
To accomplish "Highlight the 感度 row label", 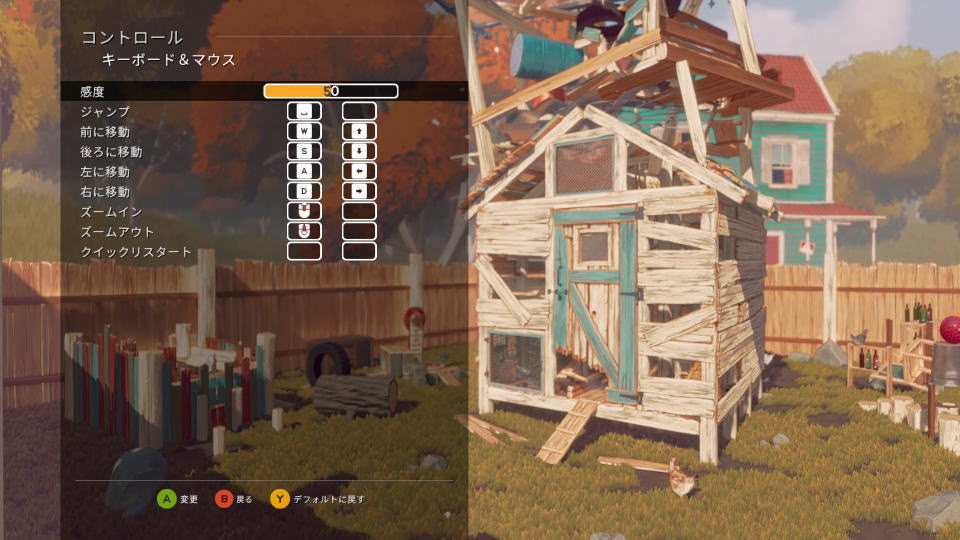I will [x=92, y=91].
